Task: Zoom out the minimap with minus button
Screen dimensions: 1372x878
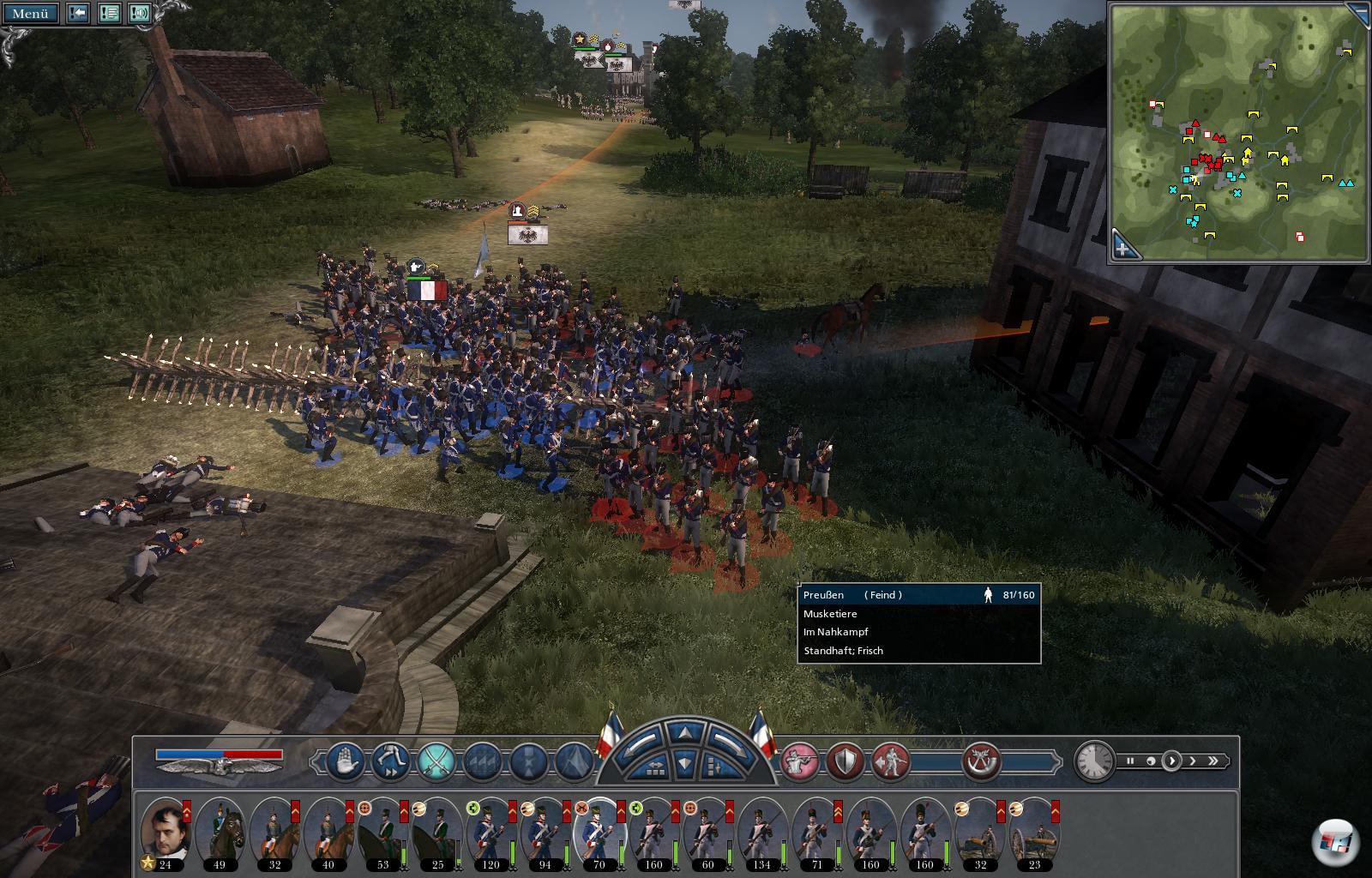Action: coord(1356,12)
